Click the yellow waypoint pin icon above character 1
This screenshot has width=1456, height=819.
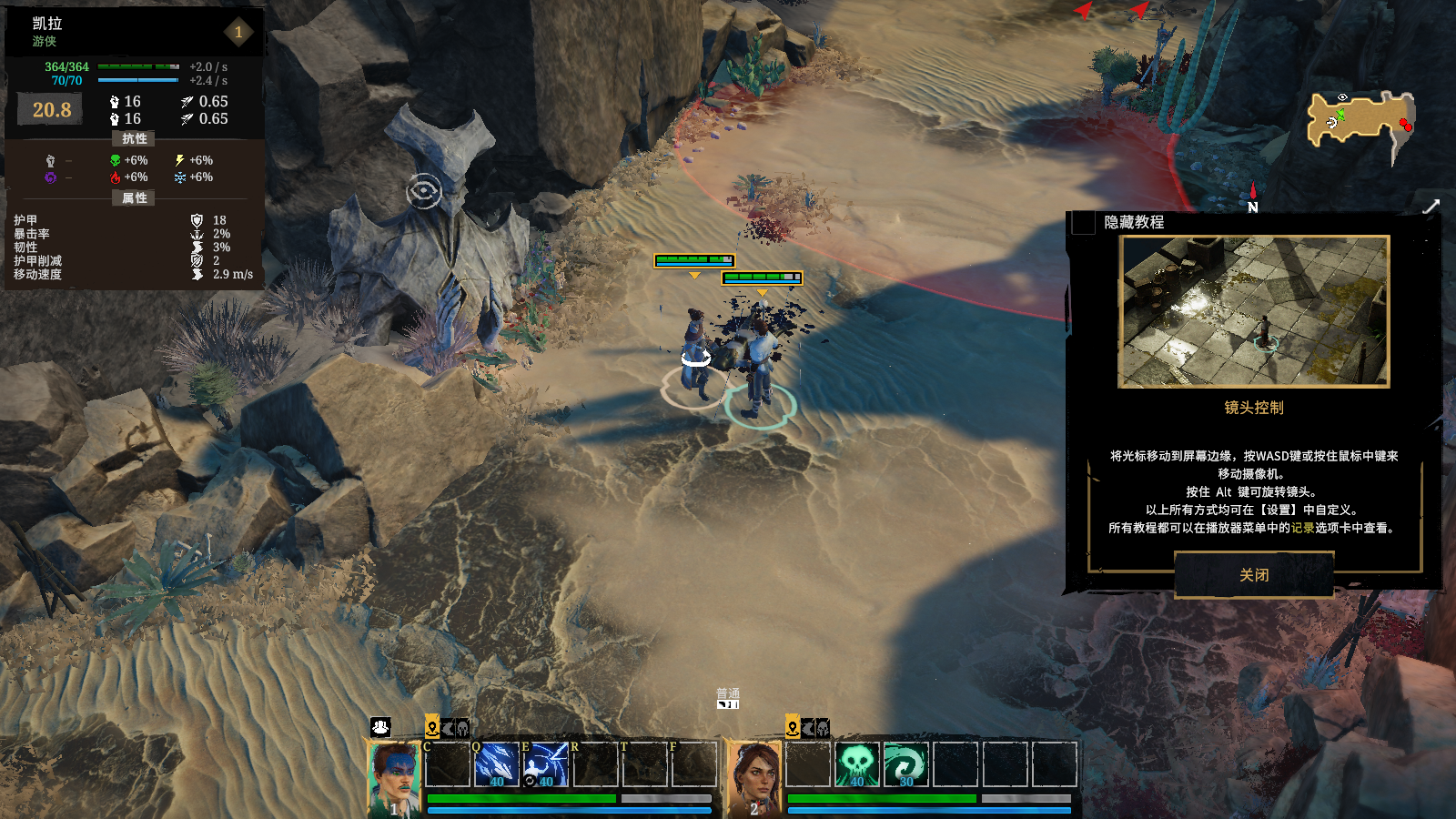point(432,727)
